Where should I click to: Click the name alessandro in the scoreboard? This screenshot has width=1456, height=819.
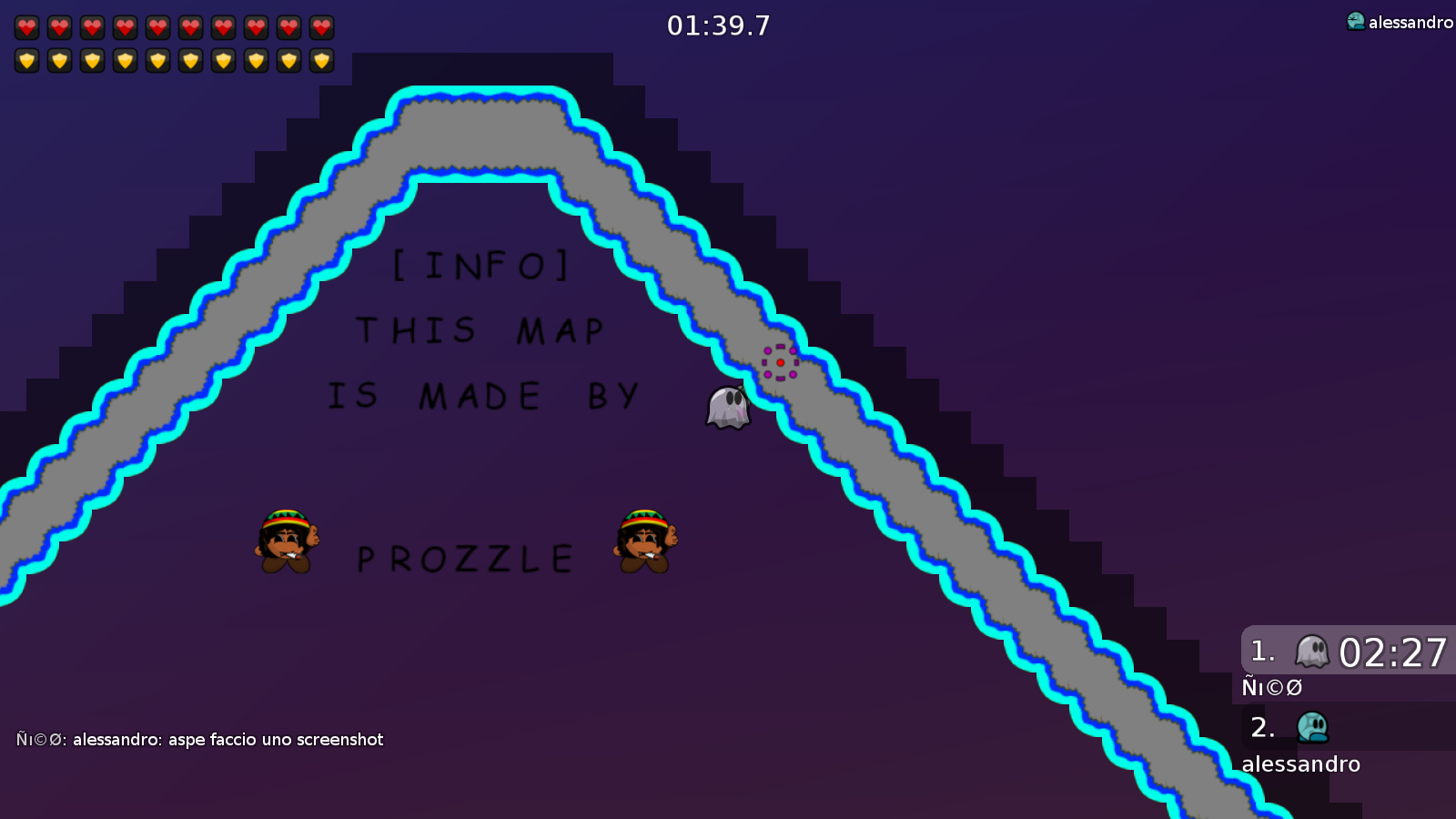(1300, 764)
